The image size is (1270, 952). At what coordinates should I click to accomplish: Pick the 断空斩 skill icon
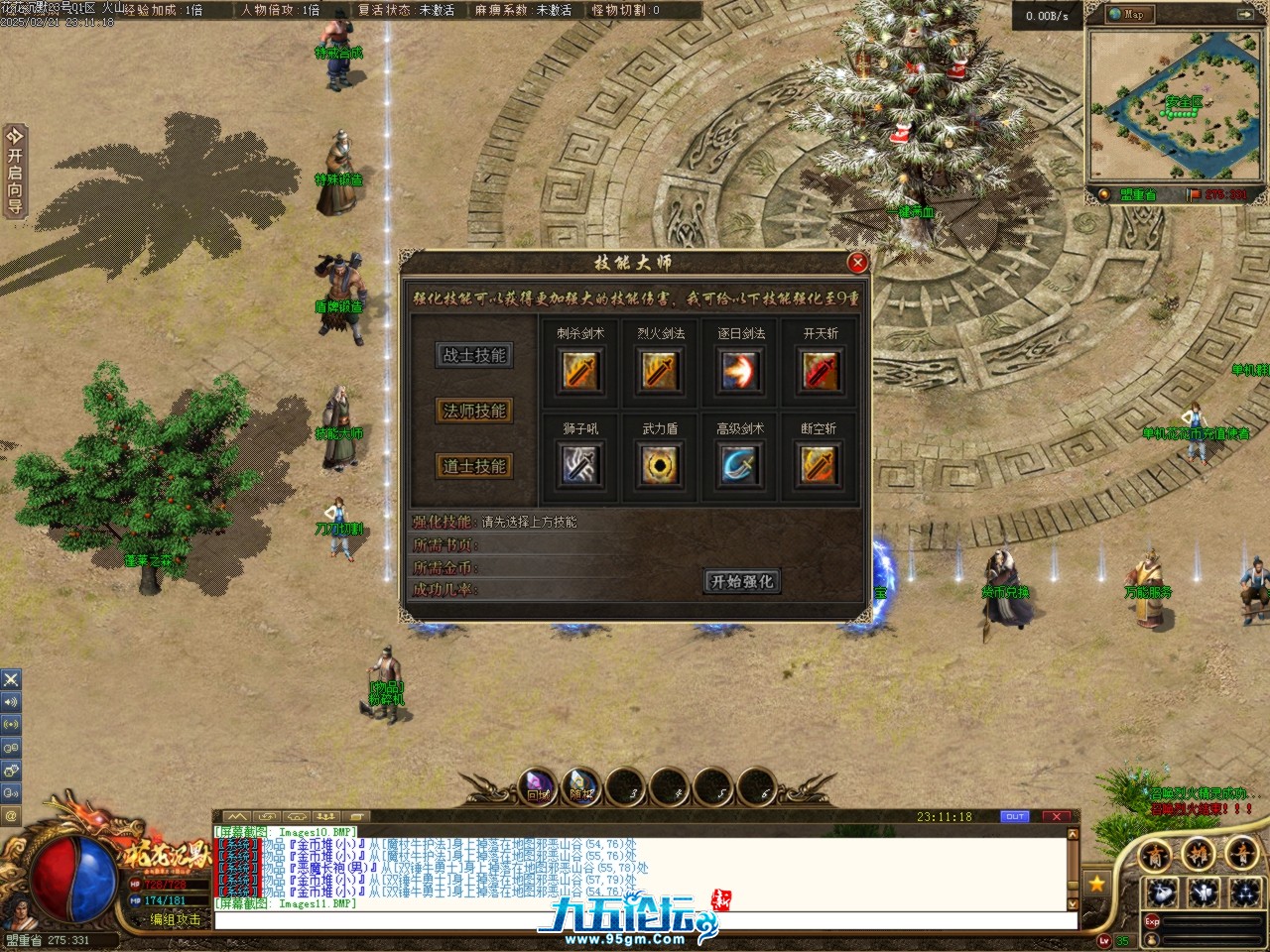(821, 465)
